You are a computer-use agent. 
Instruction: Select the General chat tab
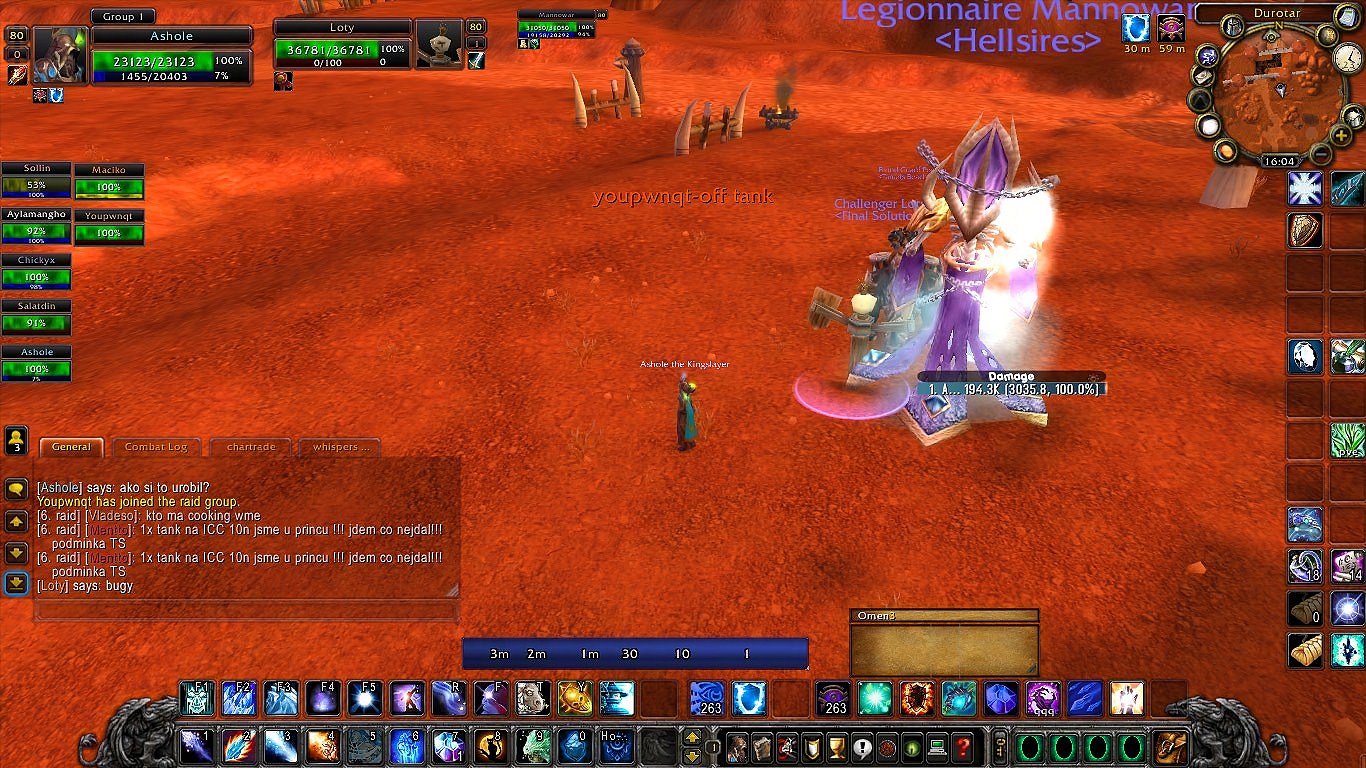[x=71, y=447]
